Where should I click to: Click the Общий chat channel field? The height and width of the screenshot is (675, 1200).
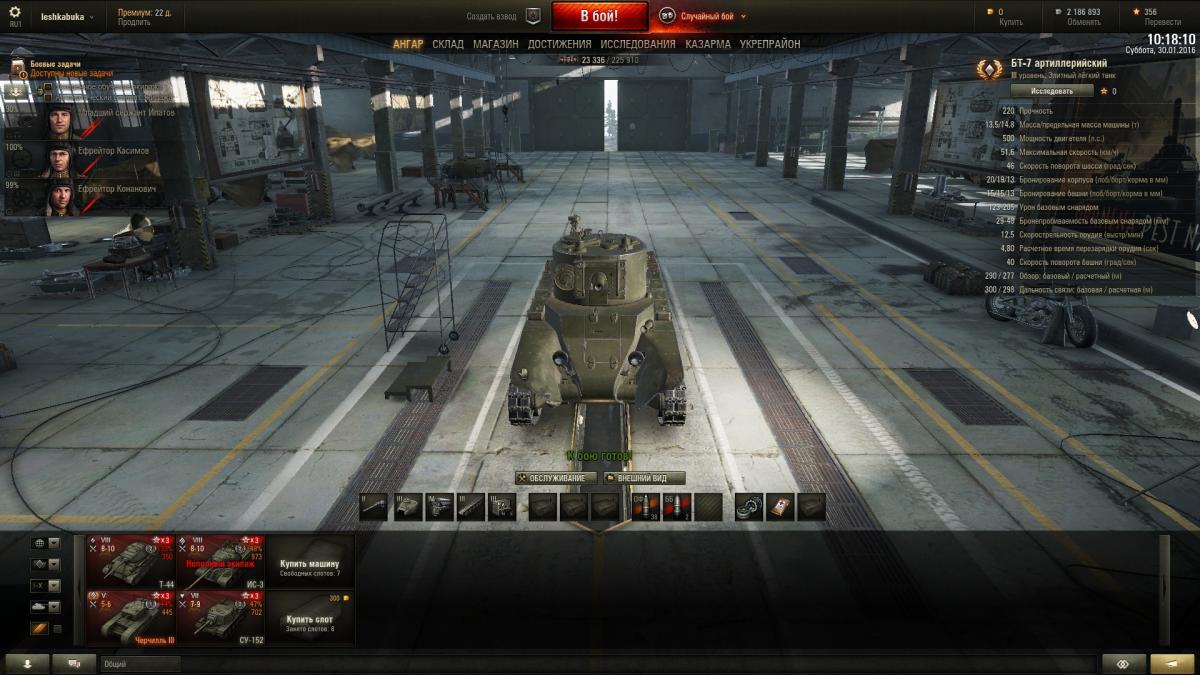pos(140,663)
